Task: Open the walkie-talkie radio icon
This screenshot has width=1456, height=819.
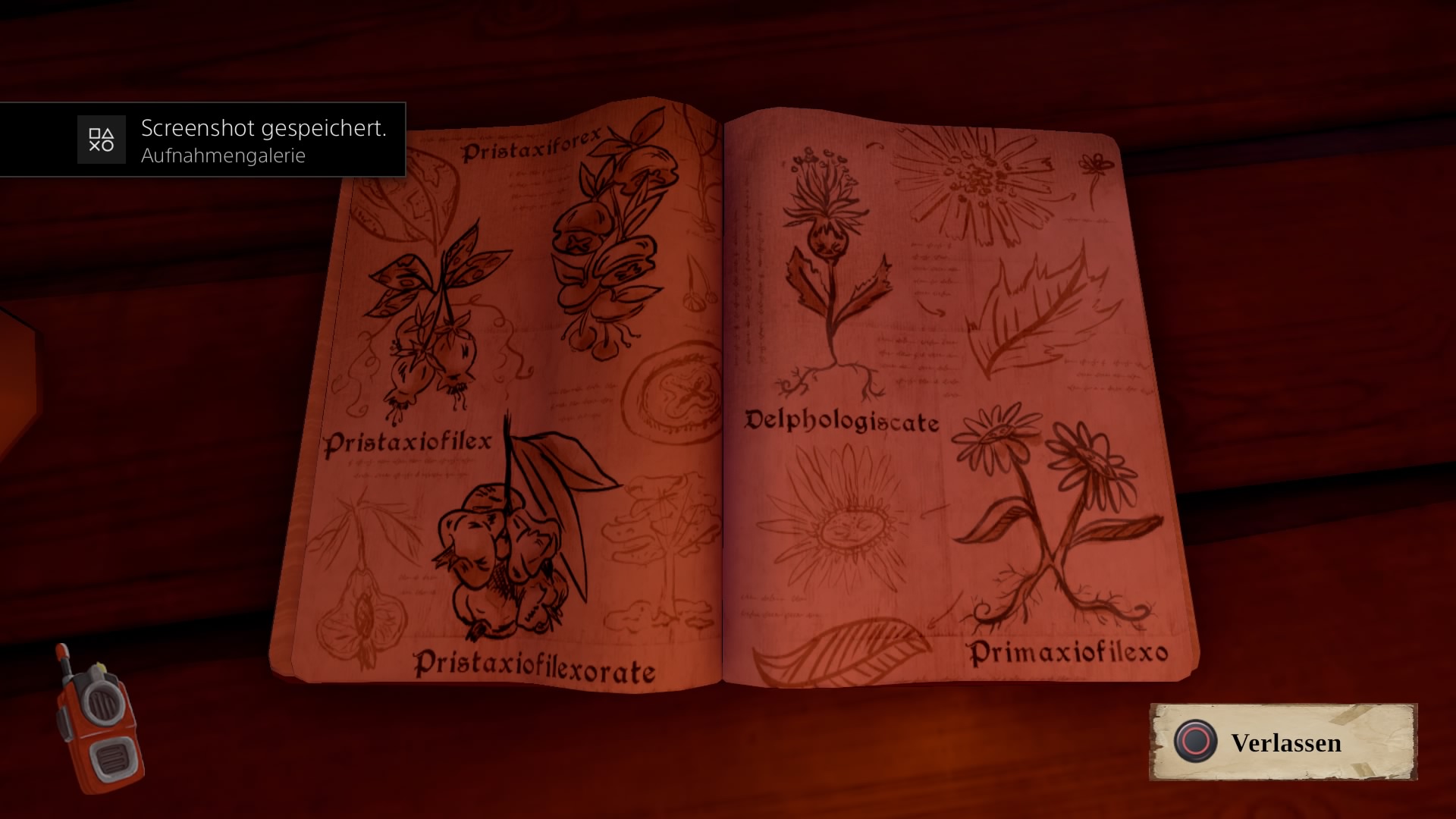Action: [99, 719]
